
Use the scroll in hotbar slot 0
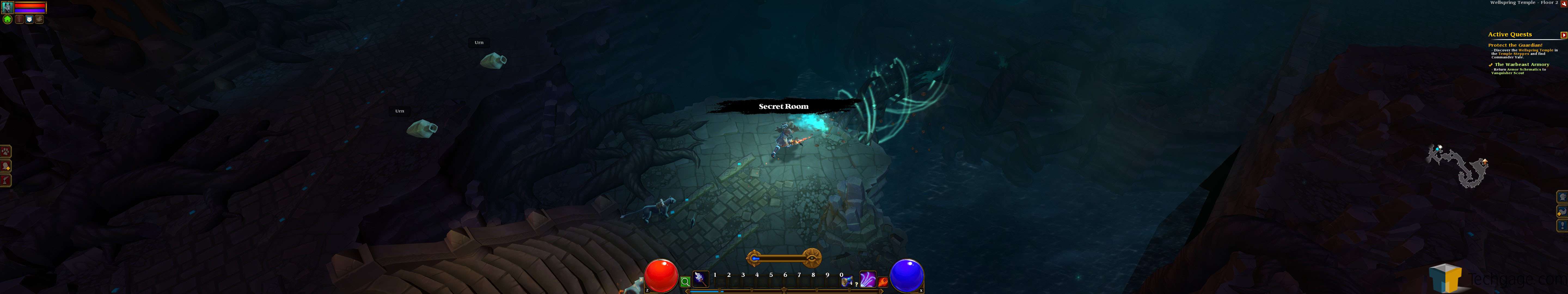[x=846, y=282]
